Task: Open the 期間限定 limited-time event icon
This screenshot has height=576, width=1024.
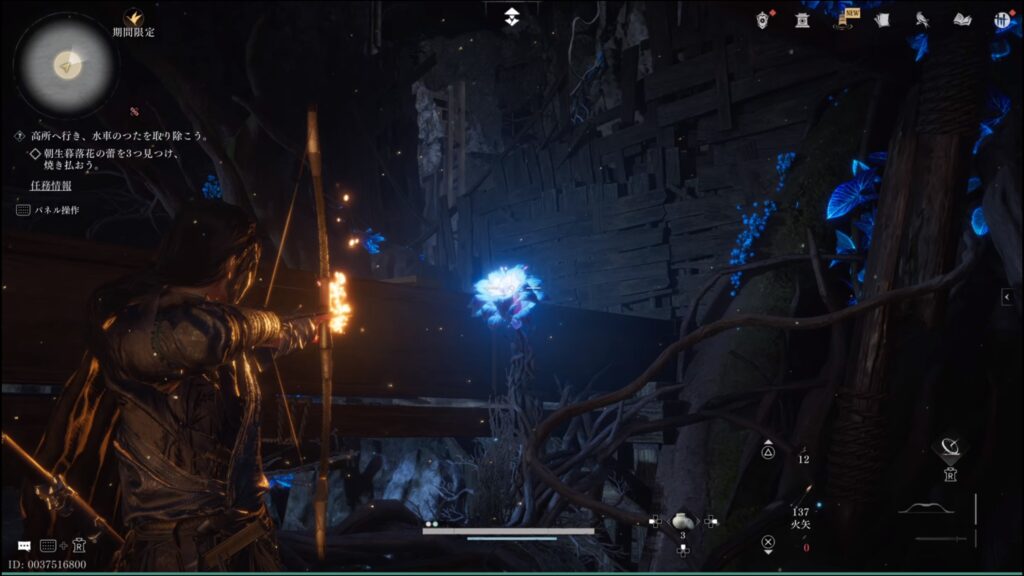Action: tap(133, 19)
